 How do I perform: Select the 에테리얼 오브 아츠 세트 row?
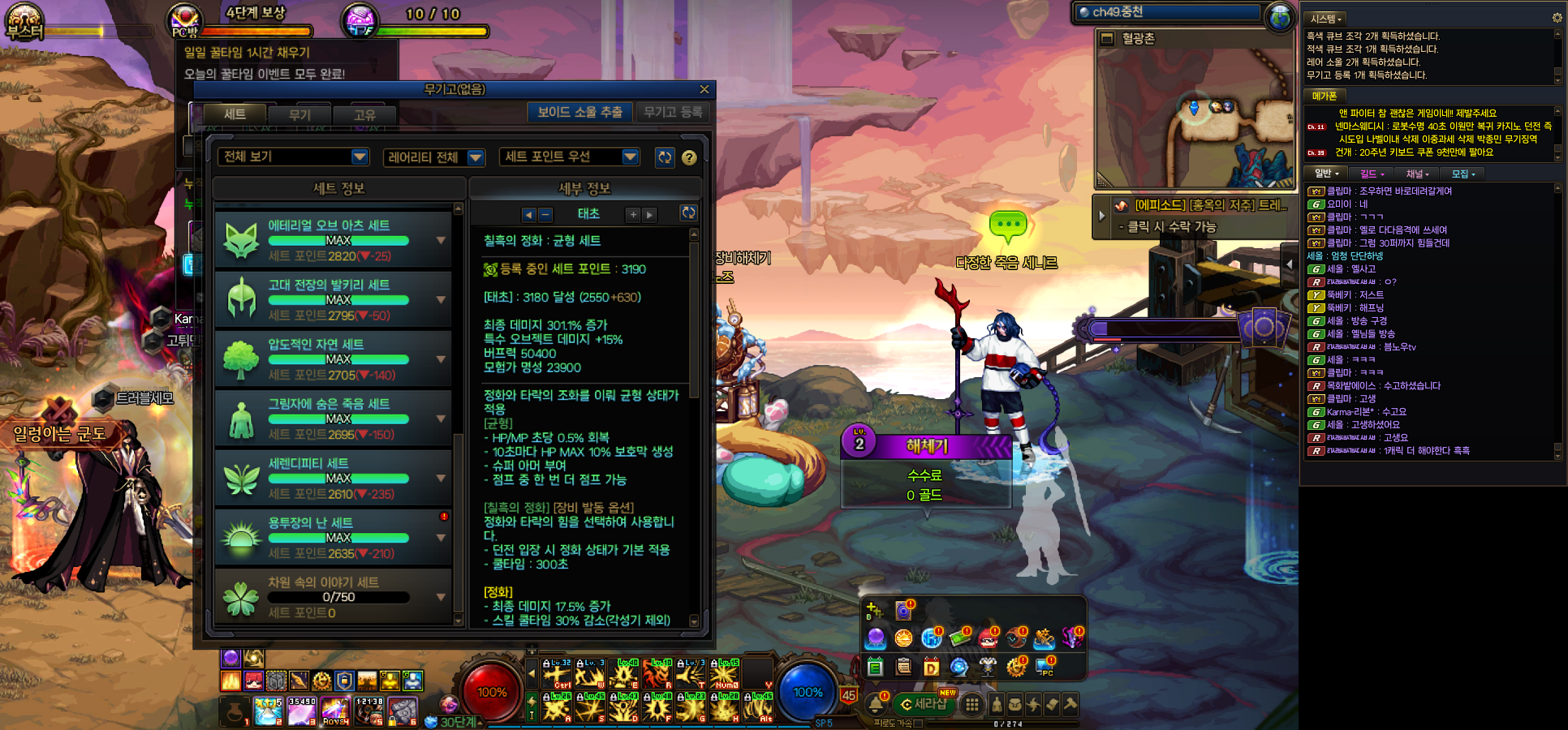(334, 240)
